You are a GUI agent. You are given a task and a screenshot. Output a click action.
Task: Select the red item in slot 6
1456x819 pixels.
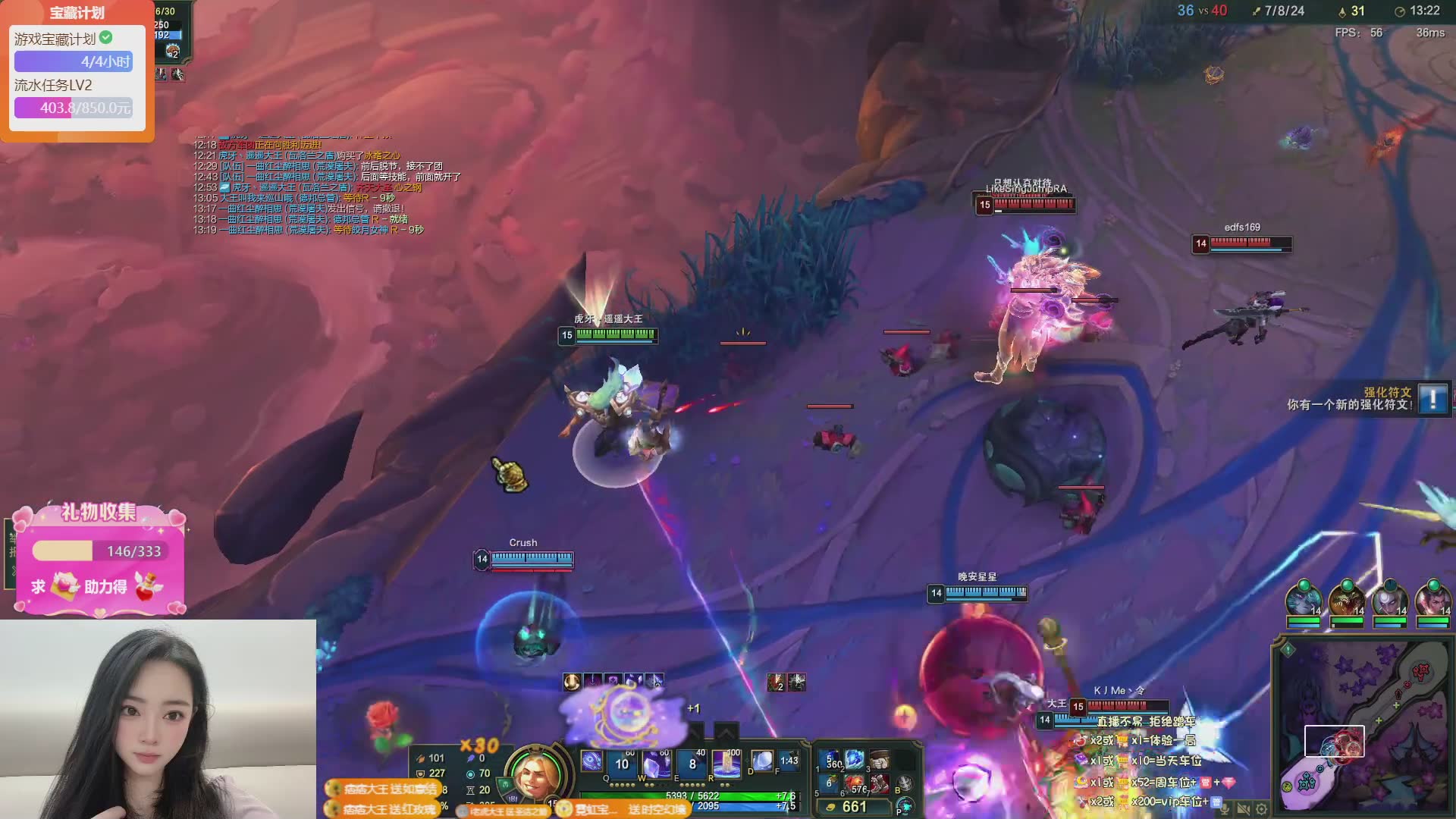click(x=855, y=783)
